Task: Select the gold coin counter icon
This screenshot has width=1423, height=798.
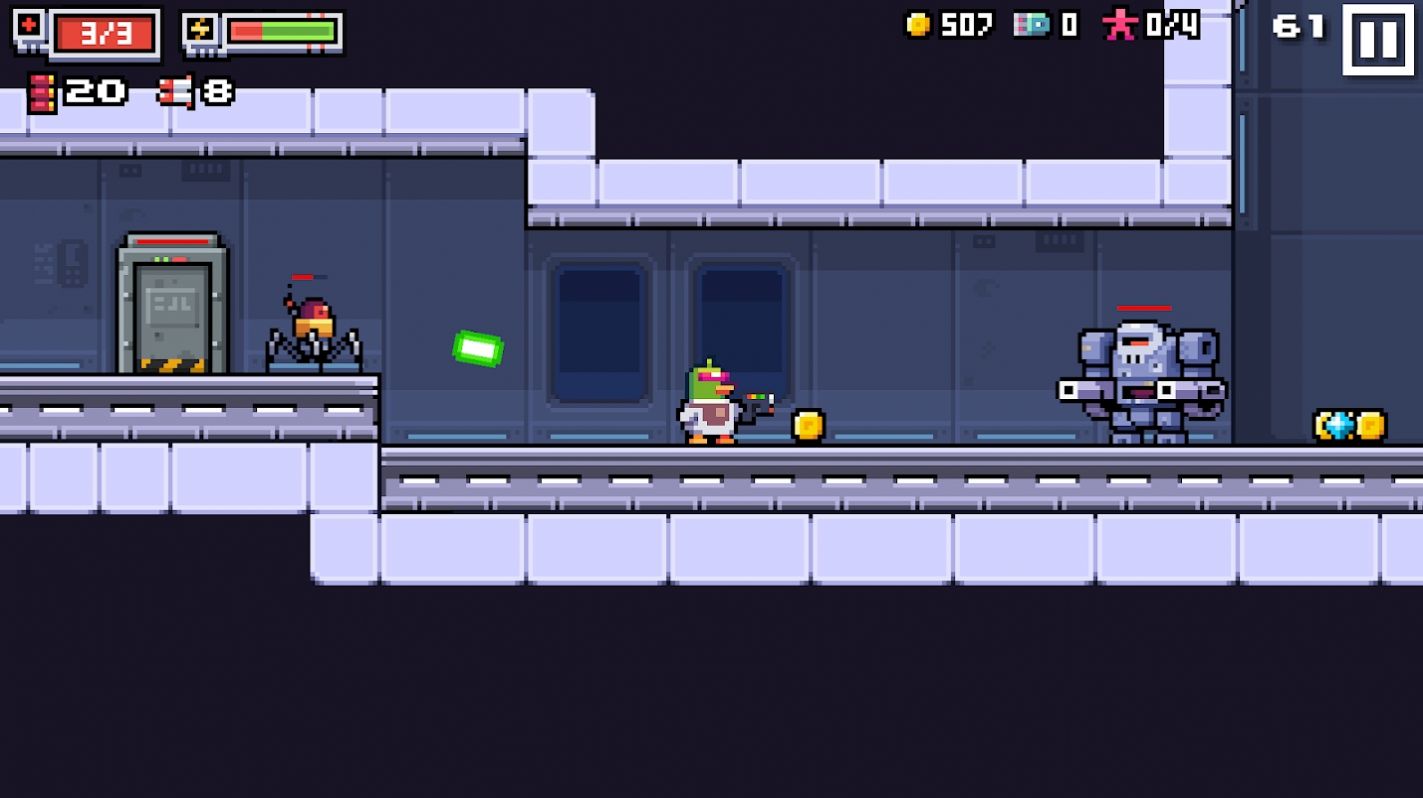Action: tap(919, 27)
